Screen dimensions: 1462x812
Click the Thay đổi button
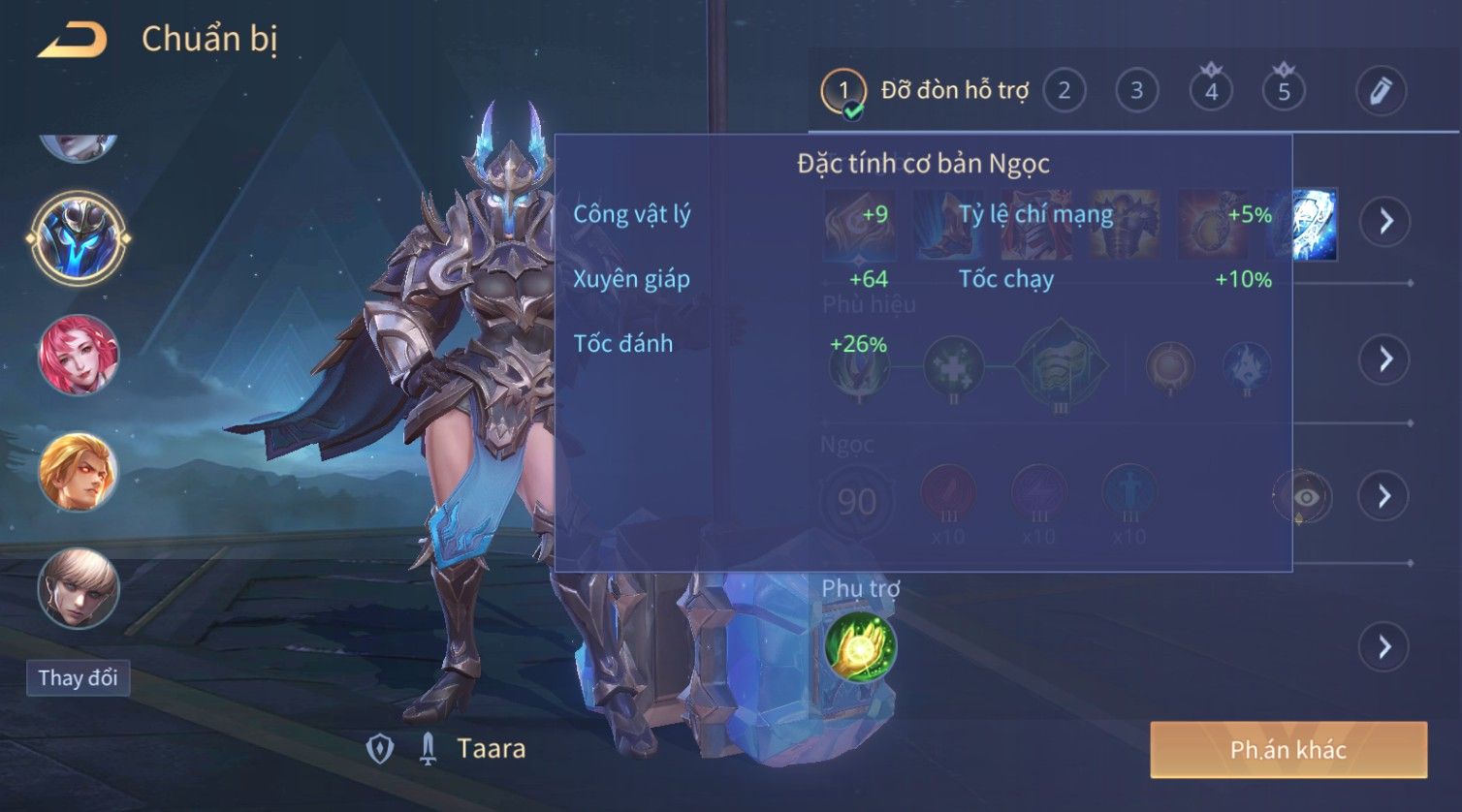coord(78,677)
